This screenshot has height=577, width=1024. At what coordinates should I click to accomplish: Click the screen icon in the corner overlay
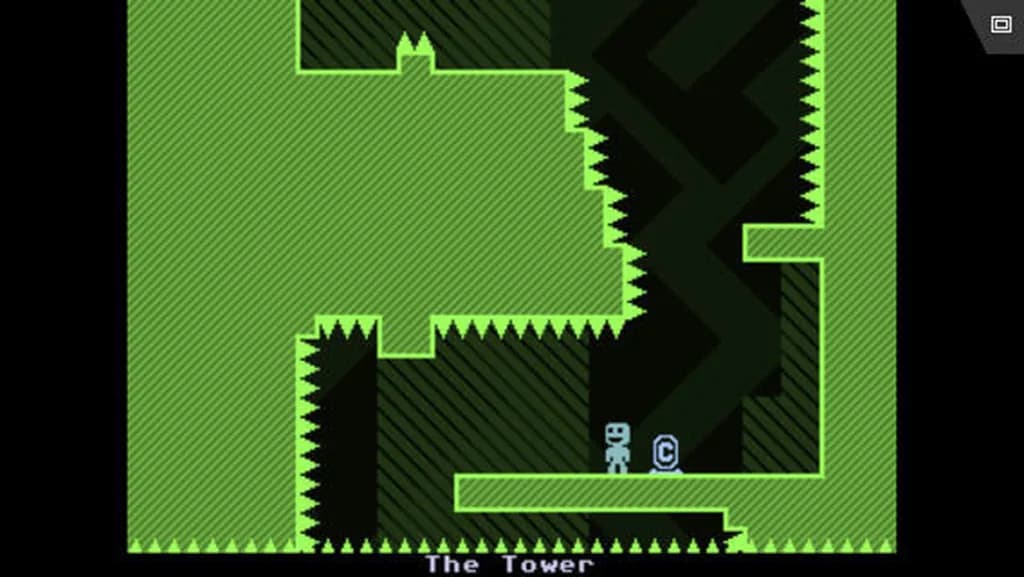pyautogui.click(x=1000, y=24)
